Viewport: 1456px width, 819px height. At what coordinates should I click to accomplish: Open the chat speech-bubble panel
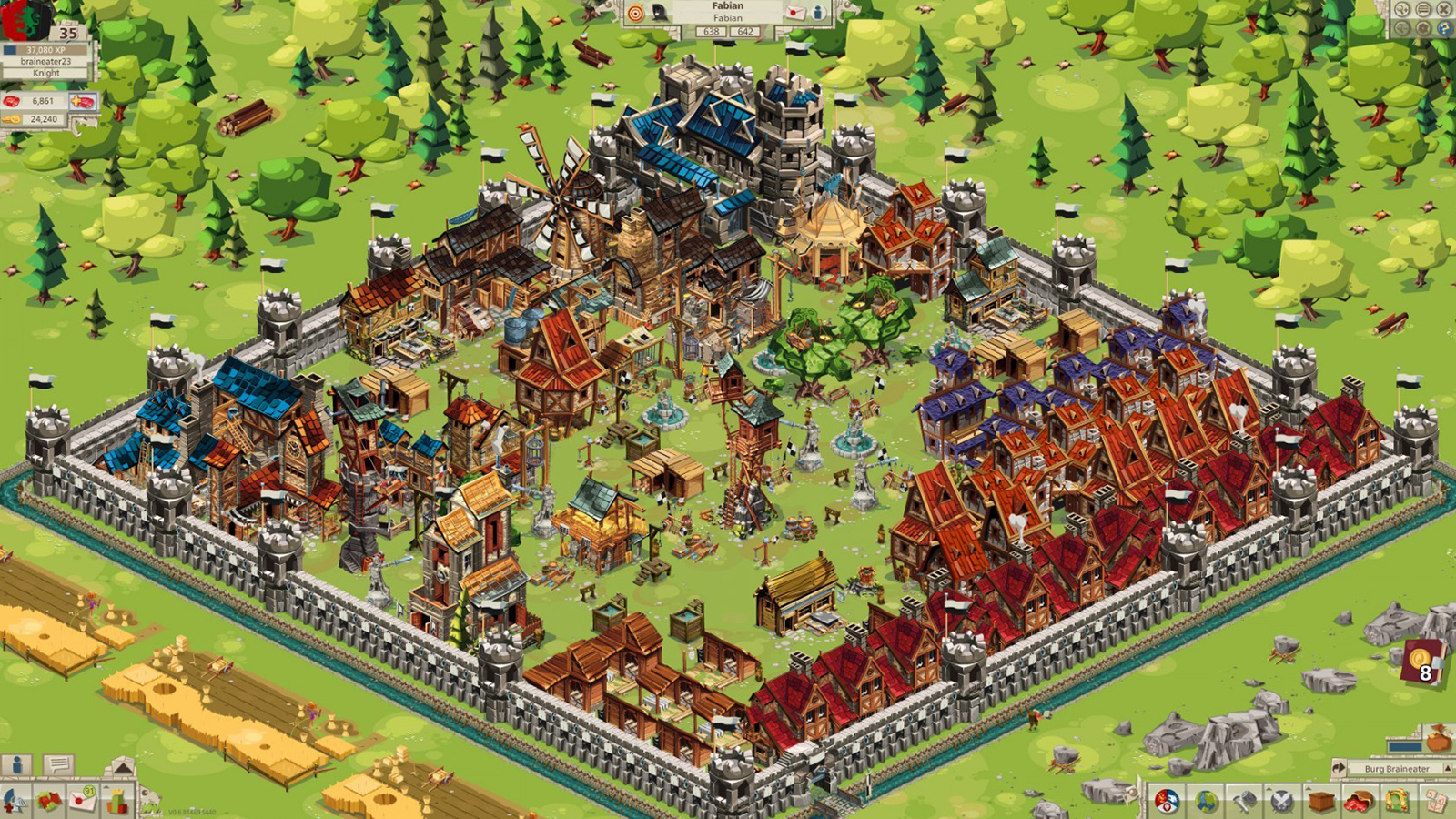tap(57, 765)
